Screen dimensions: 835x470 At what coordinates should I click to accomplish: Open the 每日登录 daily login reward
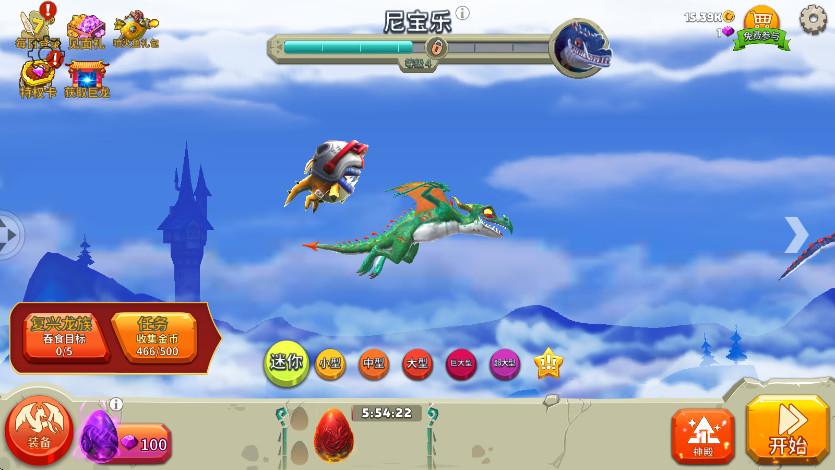(35, 27)
